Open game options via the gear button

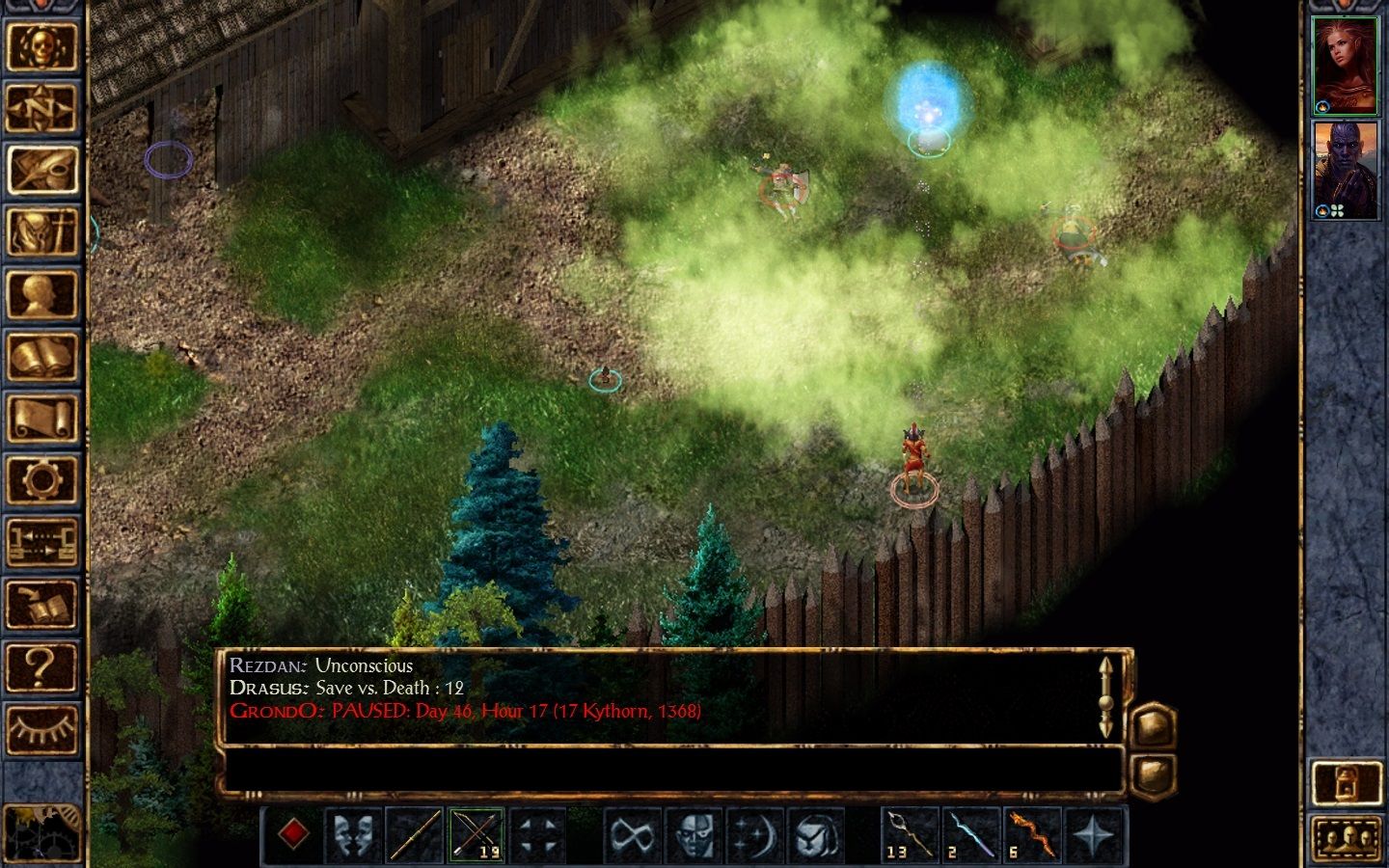point(41,479)
